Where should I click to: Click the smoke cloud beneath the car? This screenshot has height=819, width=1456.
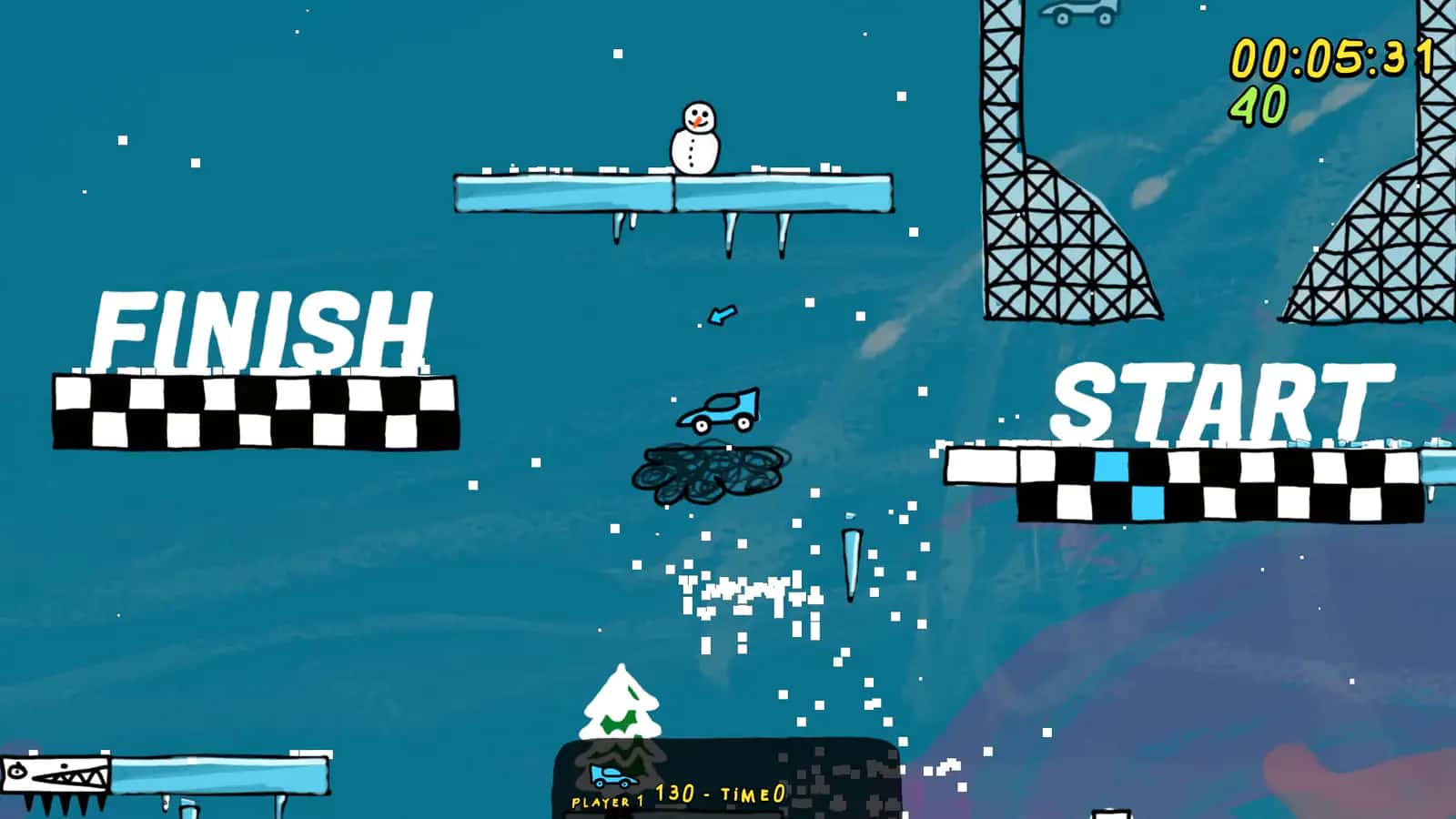point(710,473)
